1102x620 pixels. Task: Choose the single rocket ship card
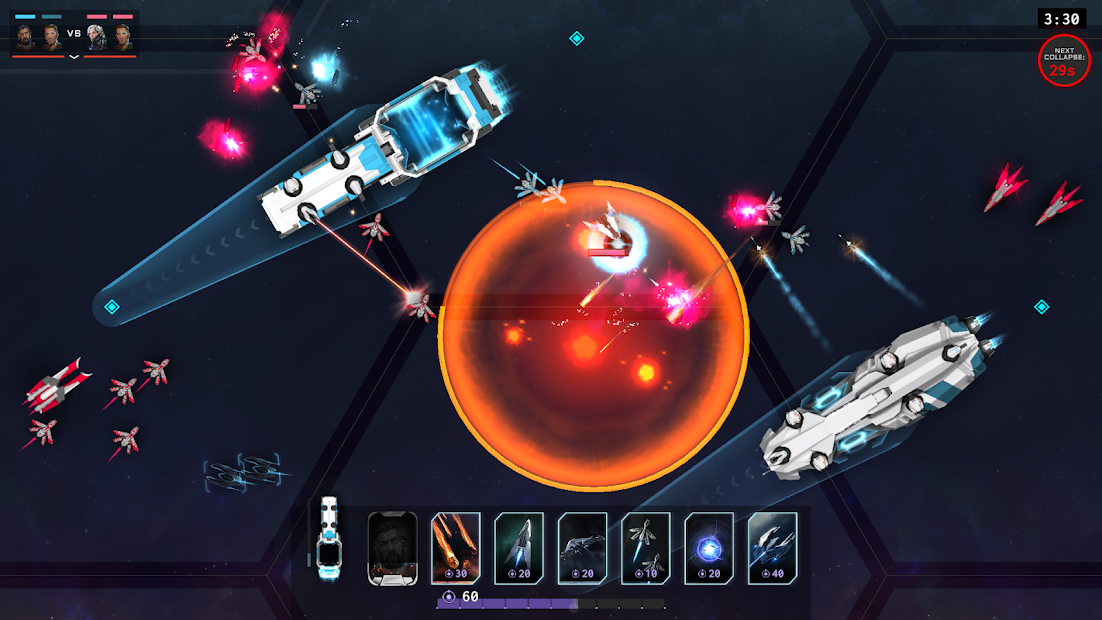(519, 547)
